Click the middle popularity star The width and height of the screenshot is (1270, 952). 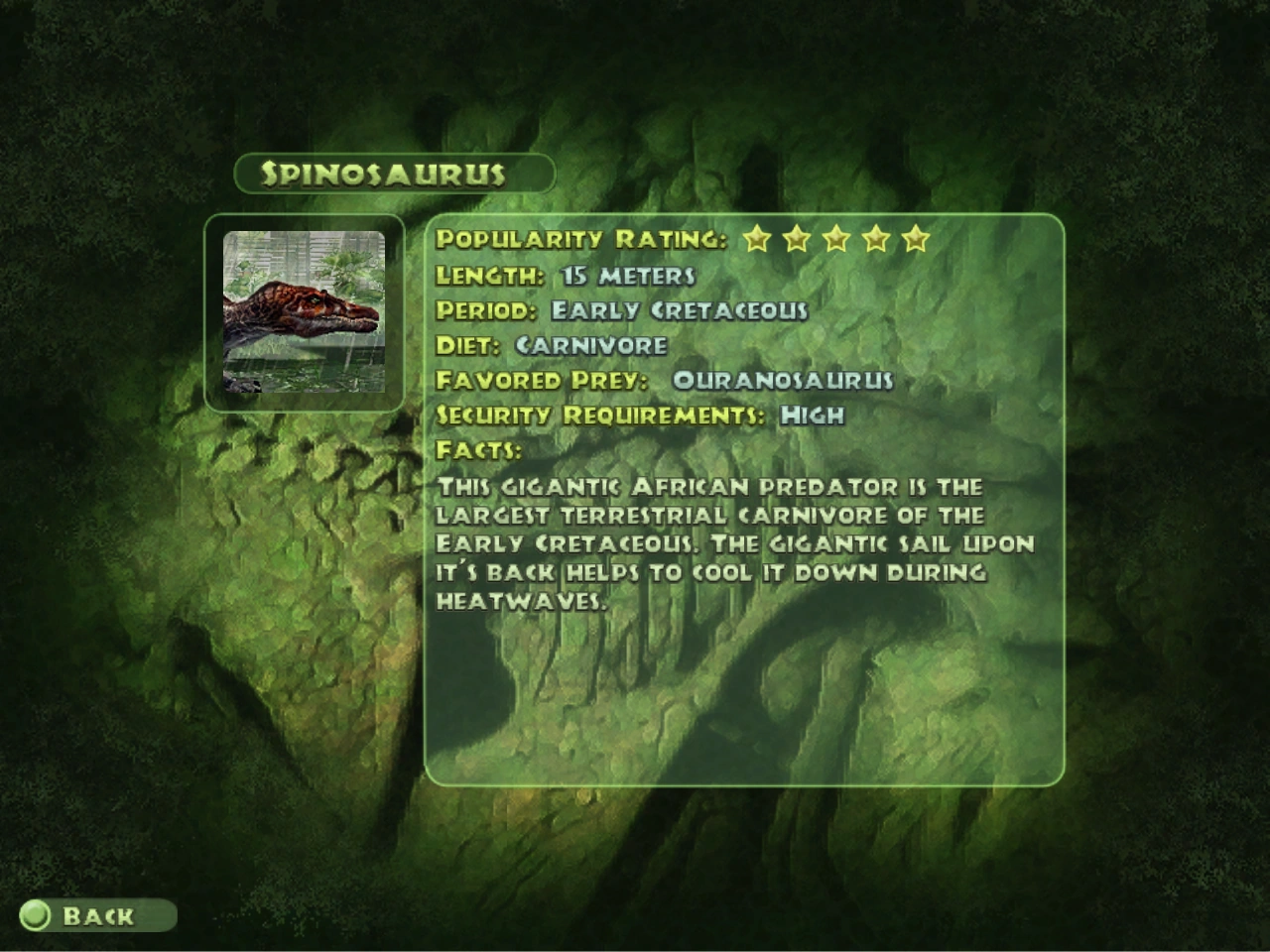(x=839, y=238)
